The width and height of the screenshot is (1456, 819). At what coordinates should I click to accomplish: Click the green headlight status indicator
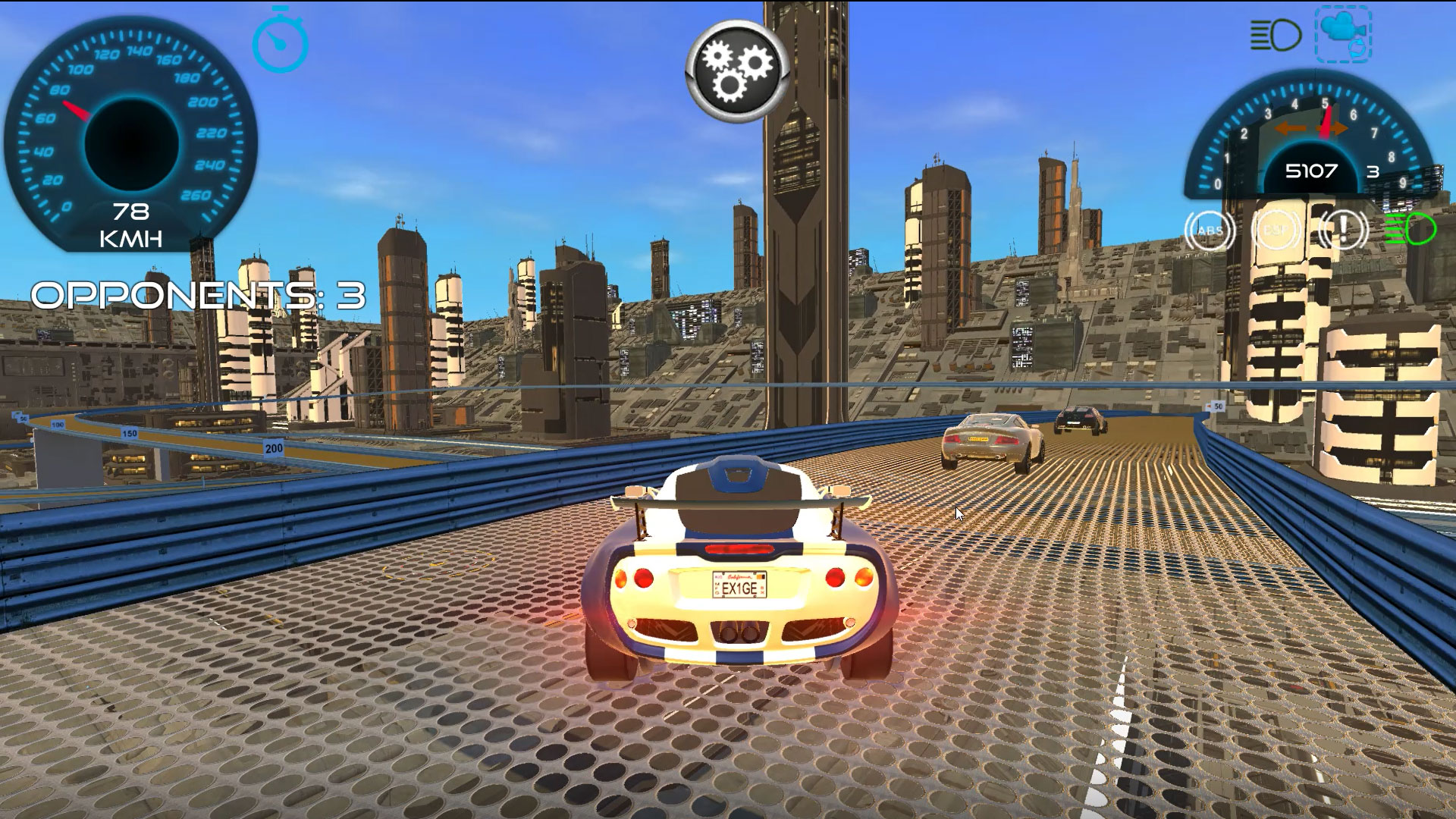1408,230
